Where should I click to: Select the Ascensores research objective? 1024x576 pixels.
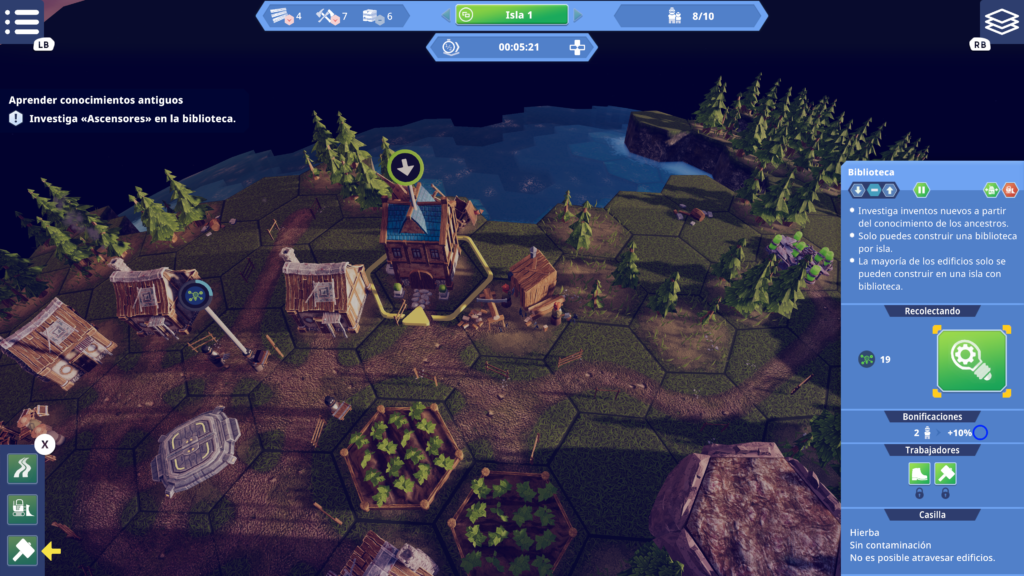(x=132, y=118)
